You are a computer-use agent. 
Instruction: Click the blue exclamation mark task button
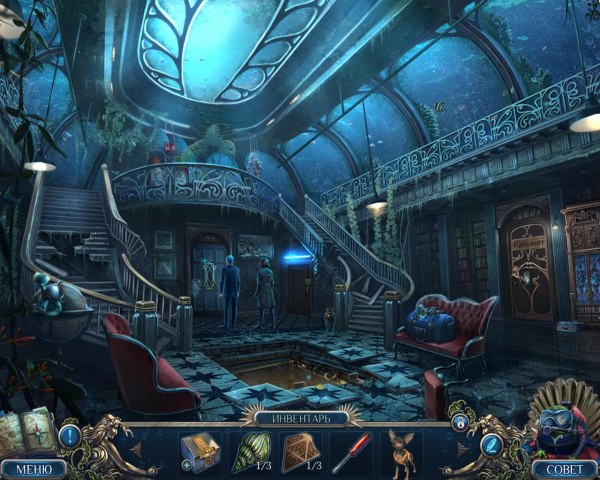[x=70, y=436]
